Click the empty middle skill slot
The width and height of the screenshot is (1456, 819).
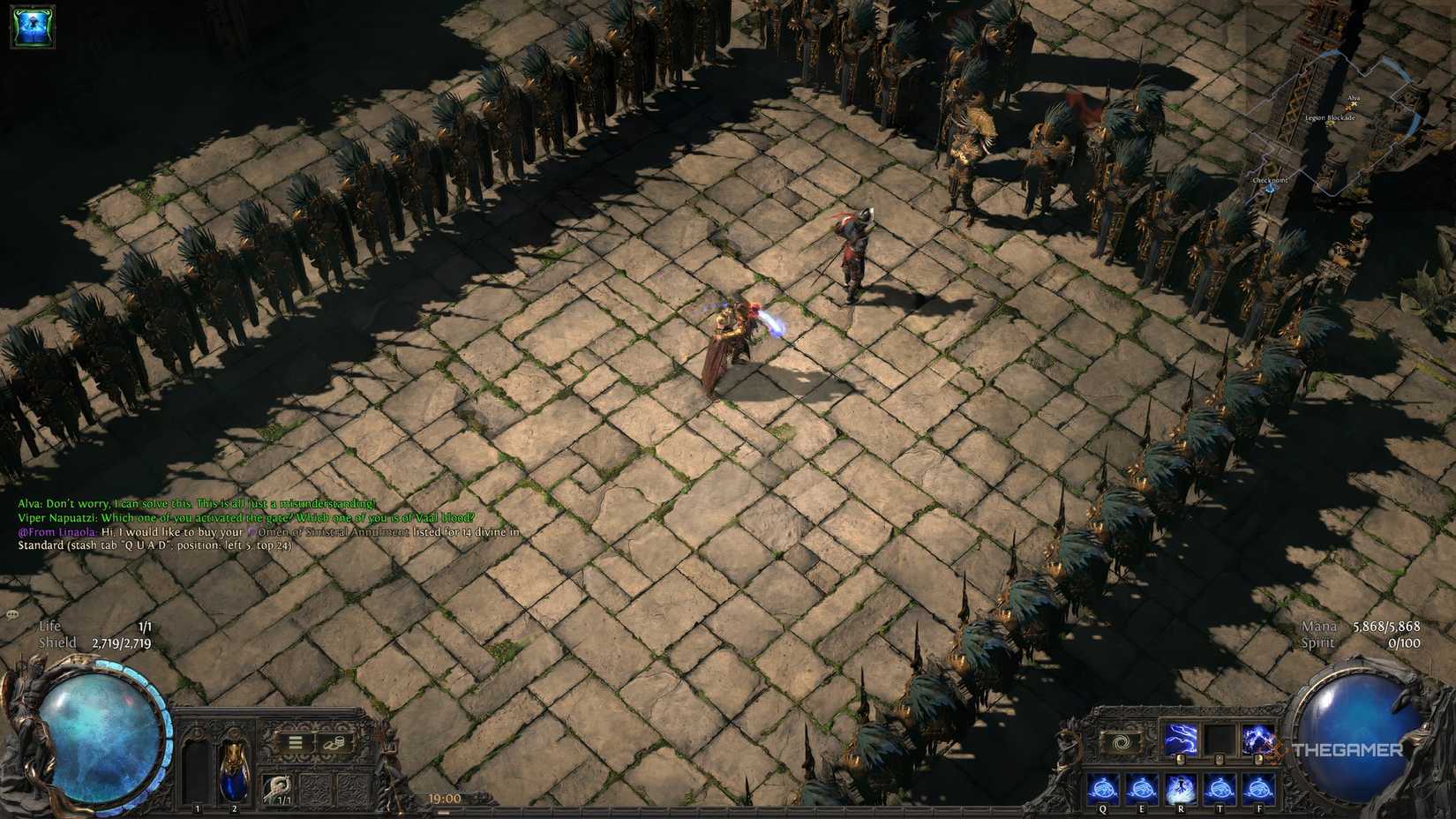[1219, 740]
